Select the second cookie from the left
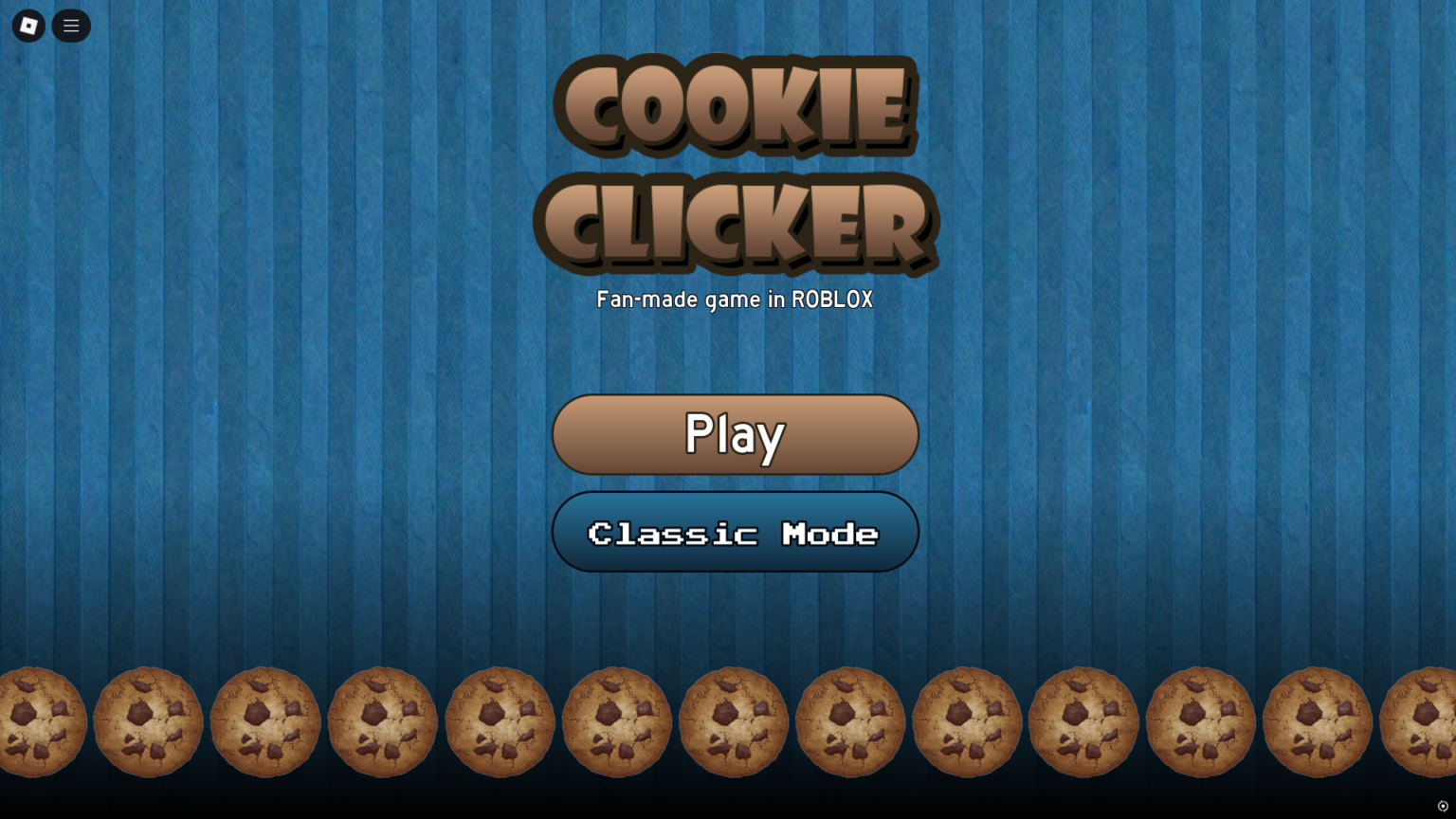Viewport: 1456px width, 819px height. coord(148,722)
